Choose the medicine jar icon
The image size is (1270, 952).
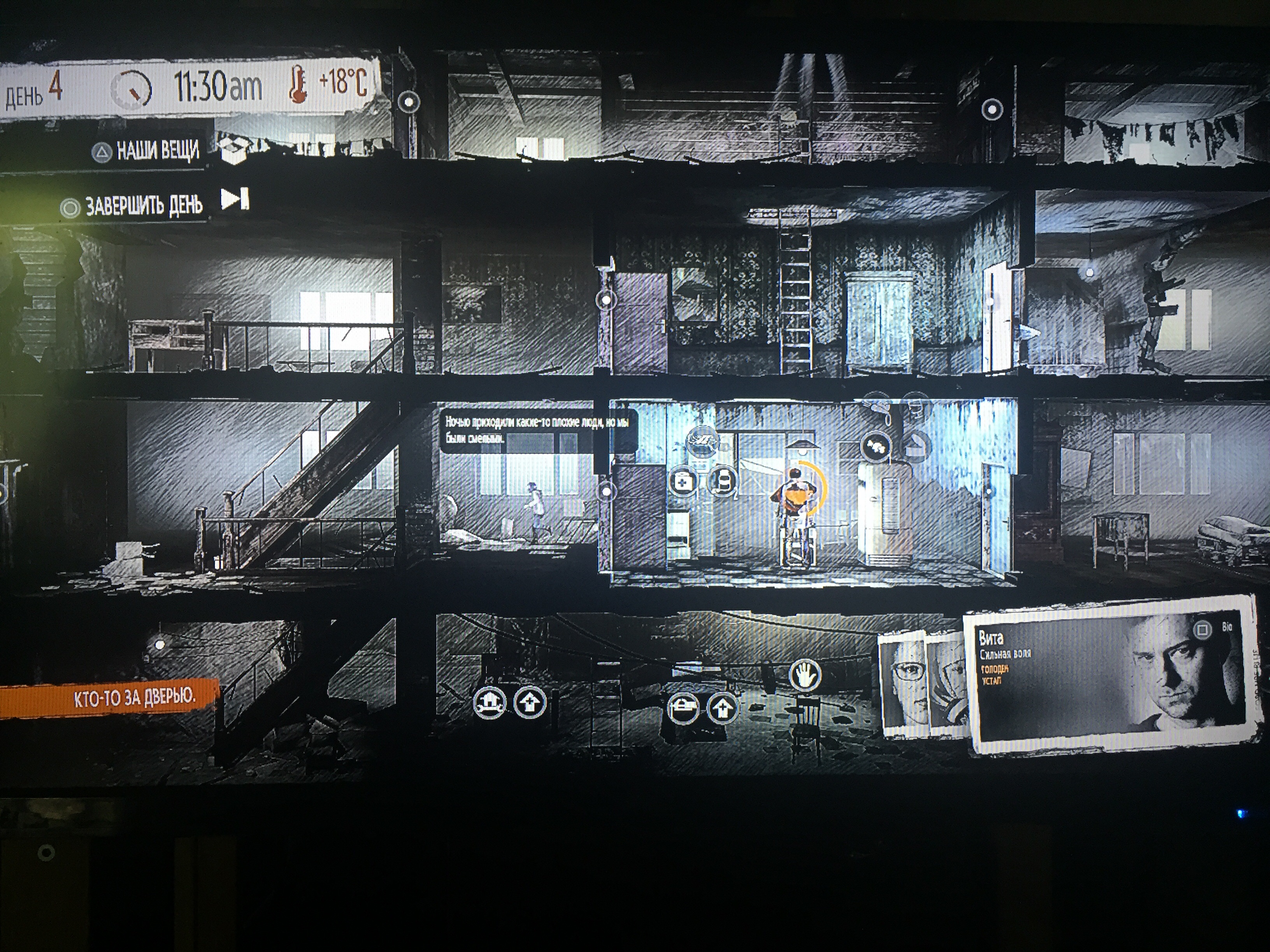pyautogui.click(x=723, y=481)
